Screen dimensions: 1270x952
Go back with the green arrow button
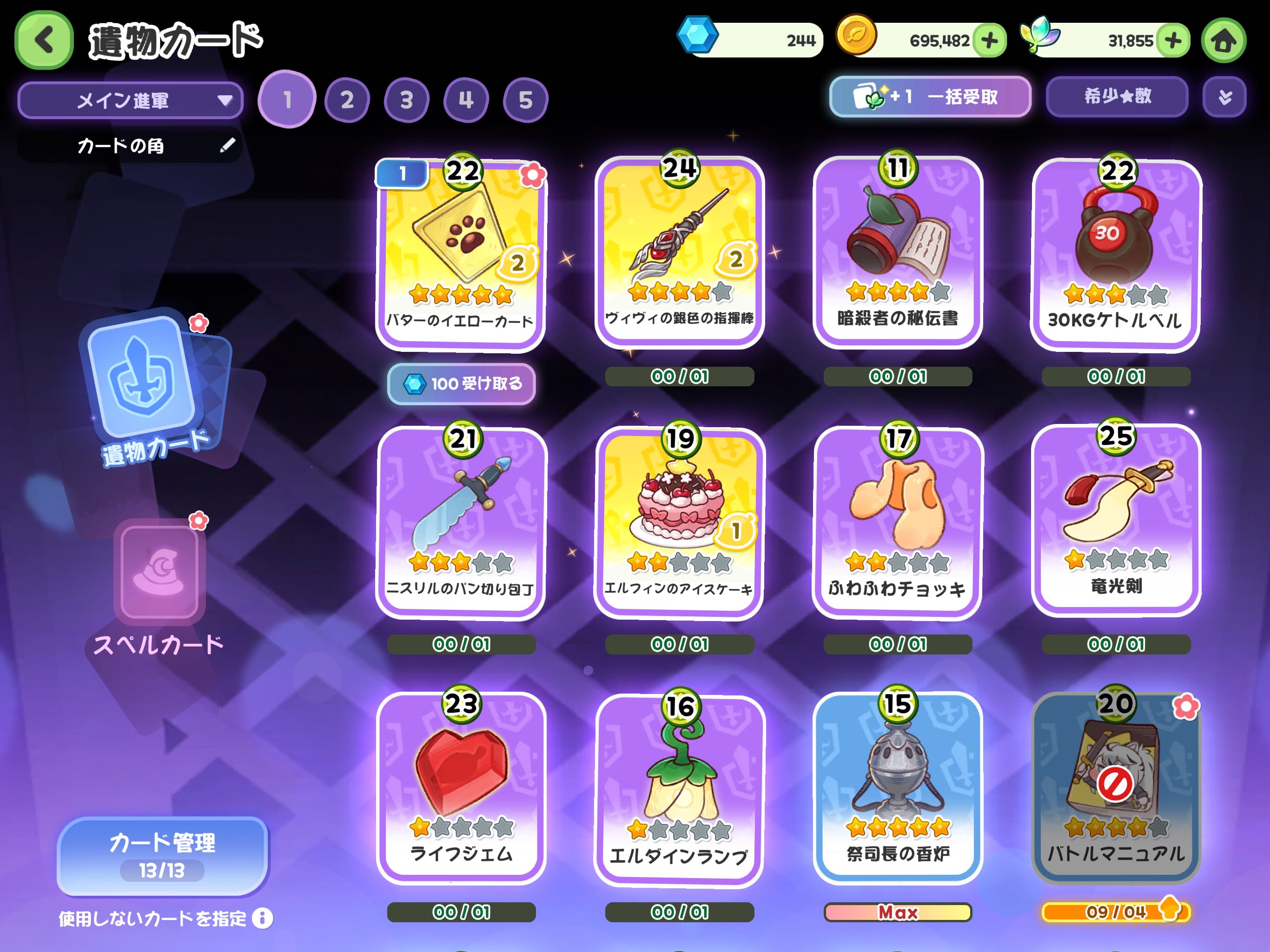coord(44,40)
